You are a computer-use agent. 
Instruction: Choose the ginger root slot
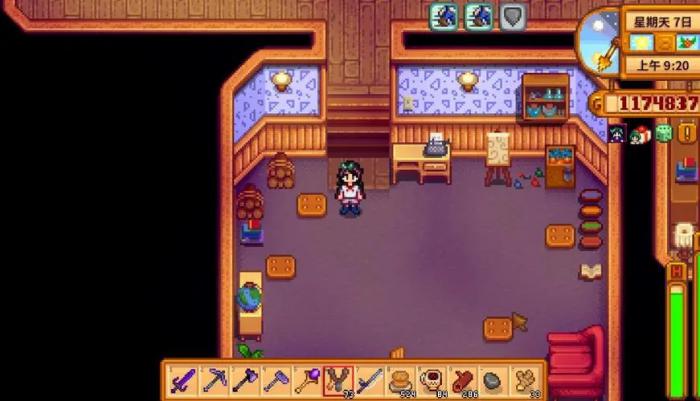click(525, 381)
